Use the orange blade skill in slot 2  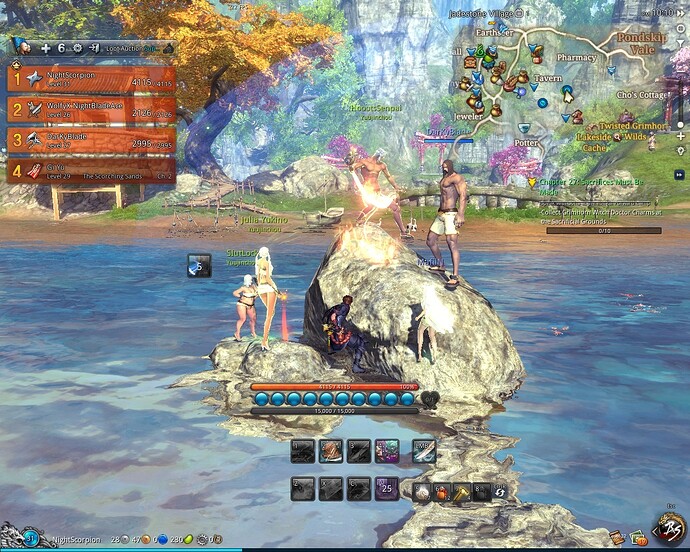(x=331, y=452)
